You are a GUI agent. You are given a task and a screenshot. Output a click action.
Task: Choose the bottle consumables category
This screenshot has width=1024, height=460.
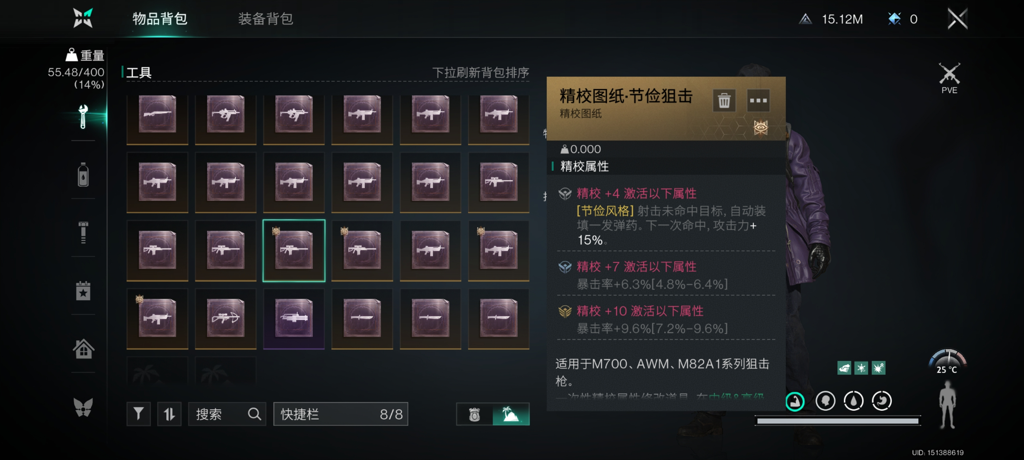click(x=84, y=175)
